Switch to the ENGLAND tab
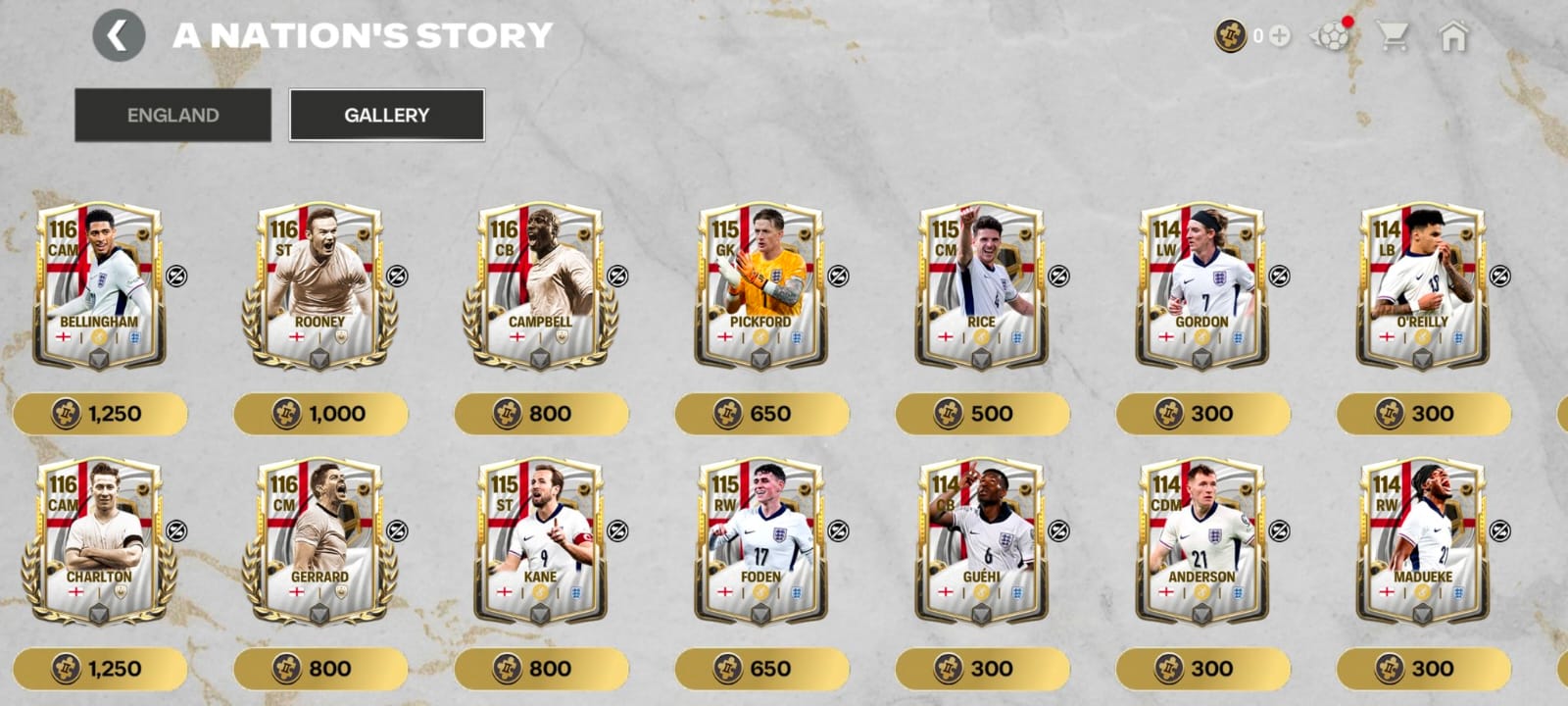This screenshot has width=1568, height=706. (172, 115)
